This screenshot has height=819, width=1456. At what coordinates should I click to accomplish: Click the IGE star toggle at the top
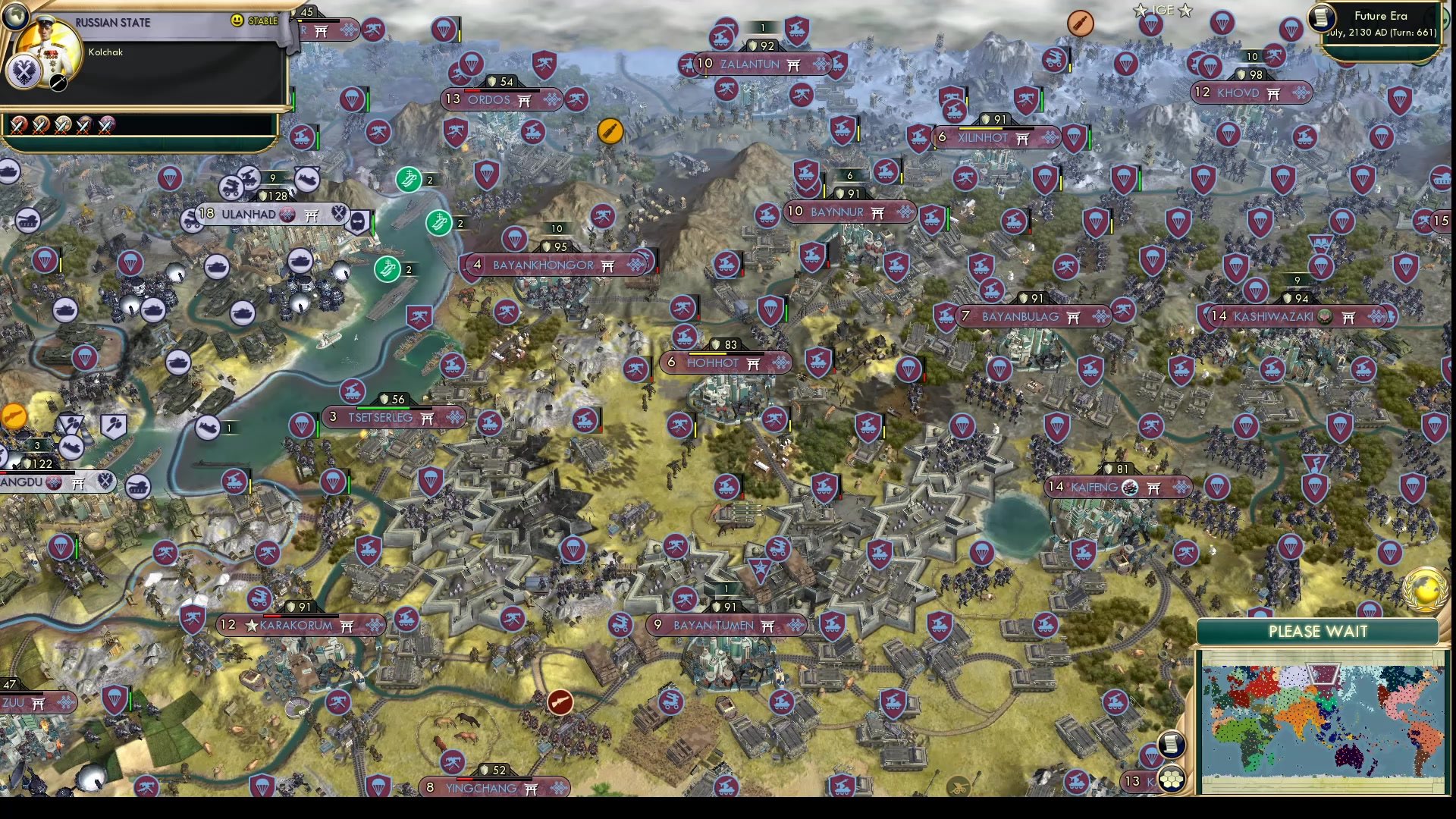tap(1141, 11)
